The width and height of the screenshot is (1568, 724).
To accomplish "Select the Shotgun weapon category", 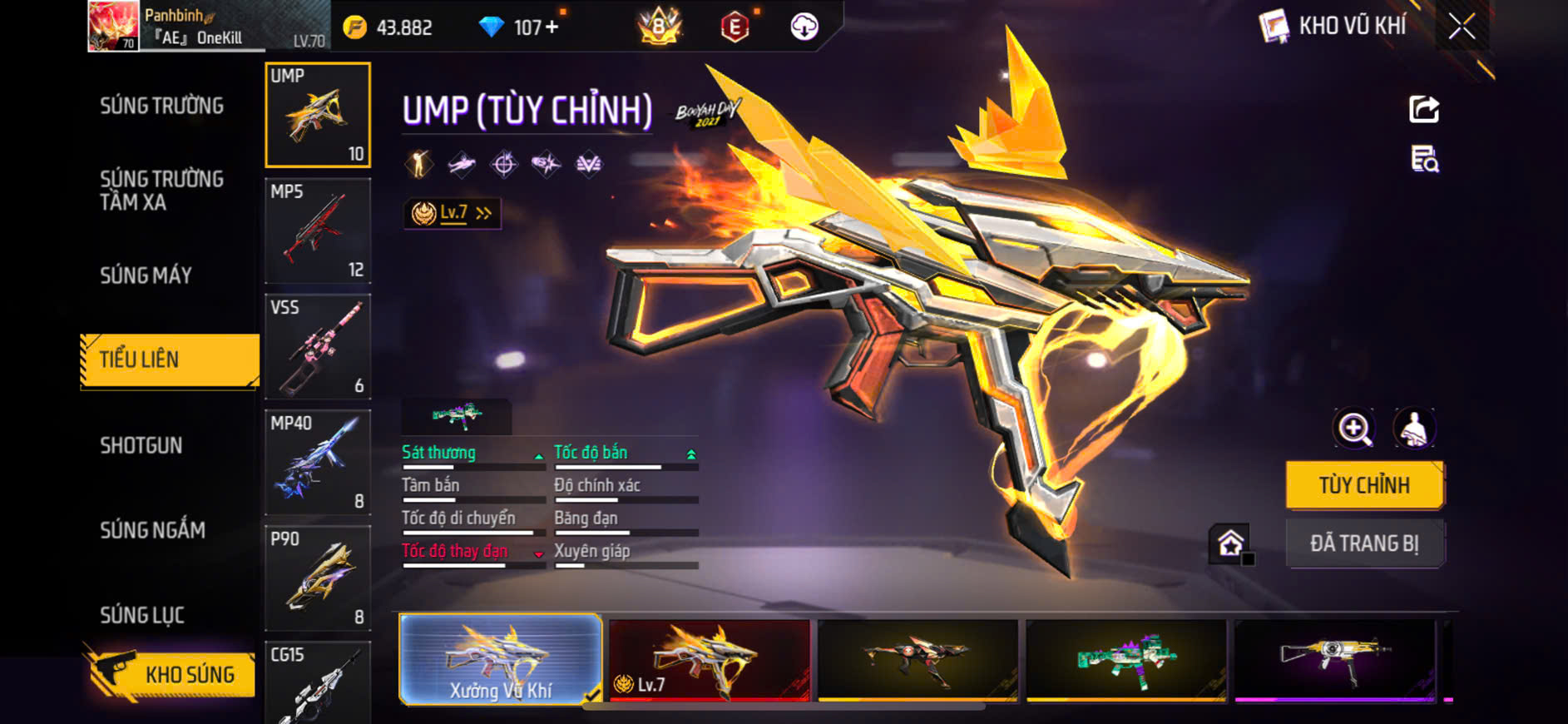I will pos(141,445).
